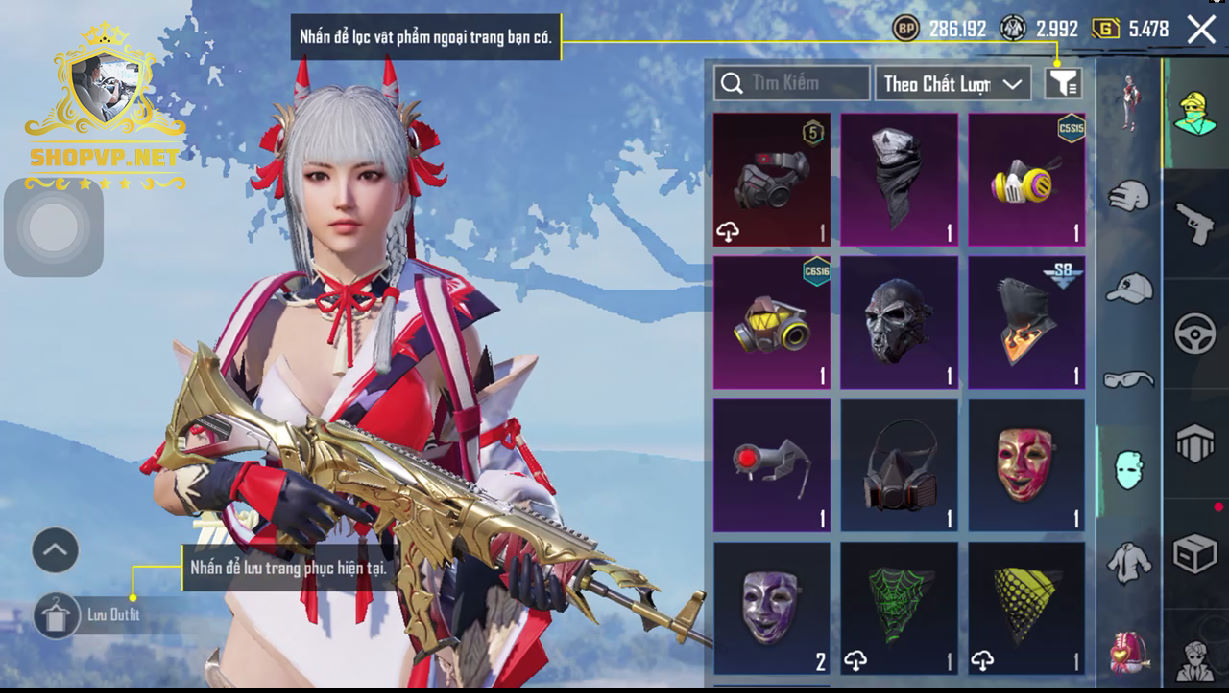Switch to the glasses category tab
The image size is (1229, 693).
pyautogui.click(x=1129, y=379)
